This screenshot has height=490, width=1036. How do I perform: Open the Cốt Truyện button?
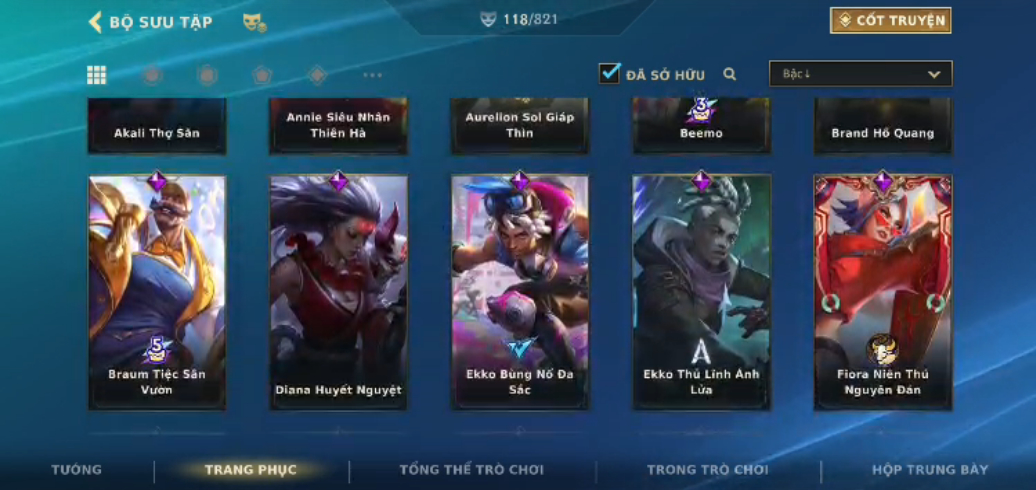click(x=890, y=21)
